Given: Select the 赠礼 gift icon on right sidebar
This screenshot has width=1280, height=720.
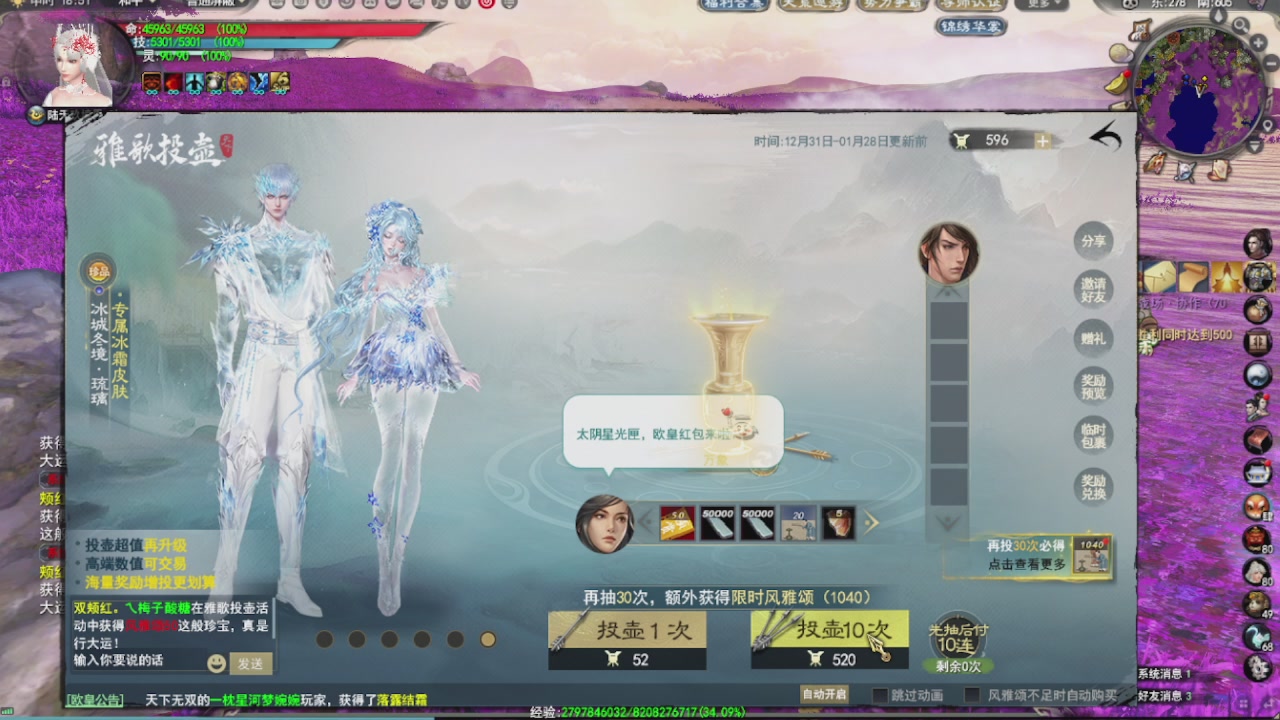Looking at the screenshot, I should click(1092, 340).
